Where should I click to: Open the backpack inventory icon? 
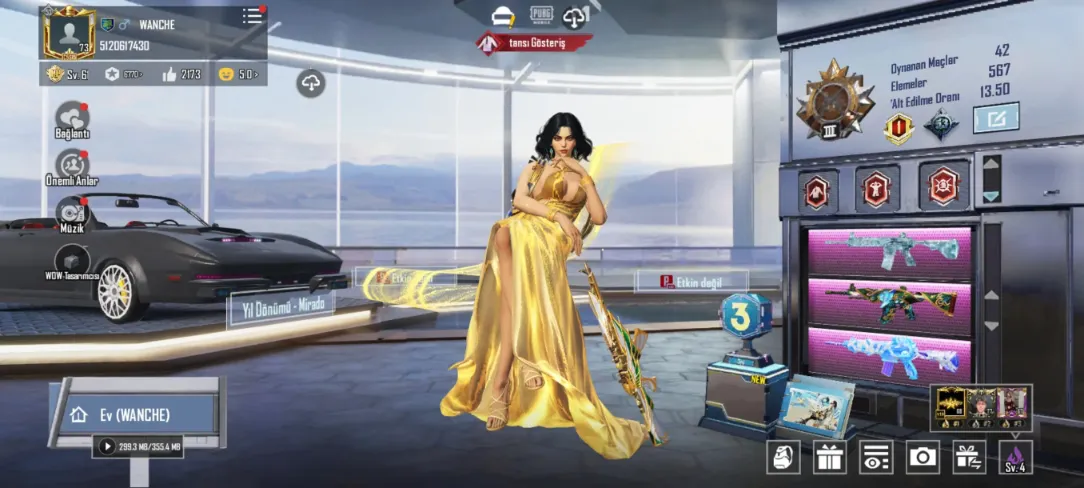click(x=783, y=457)
